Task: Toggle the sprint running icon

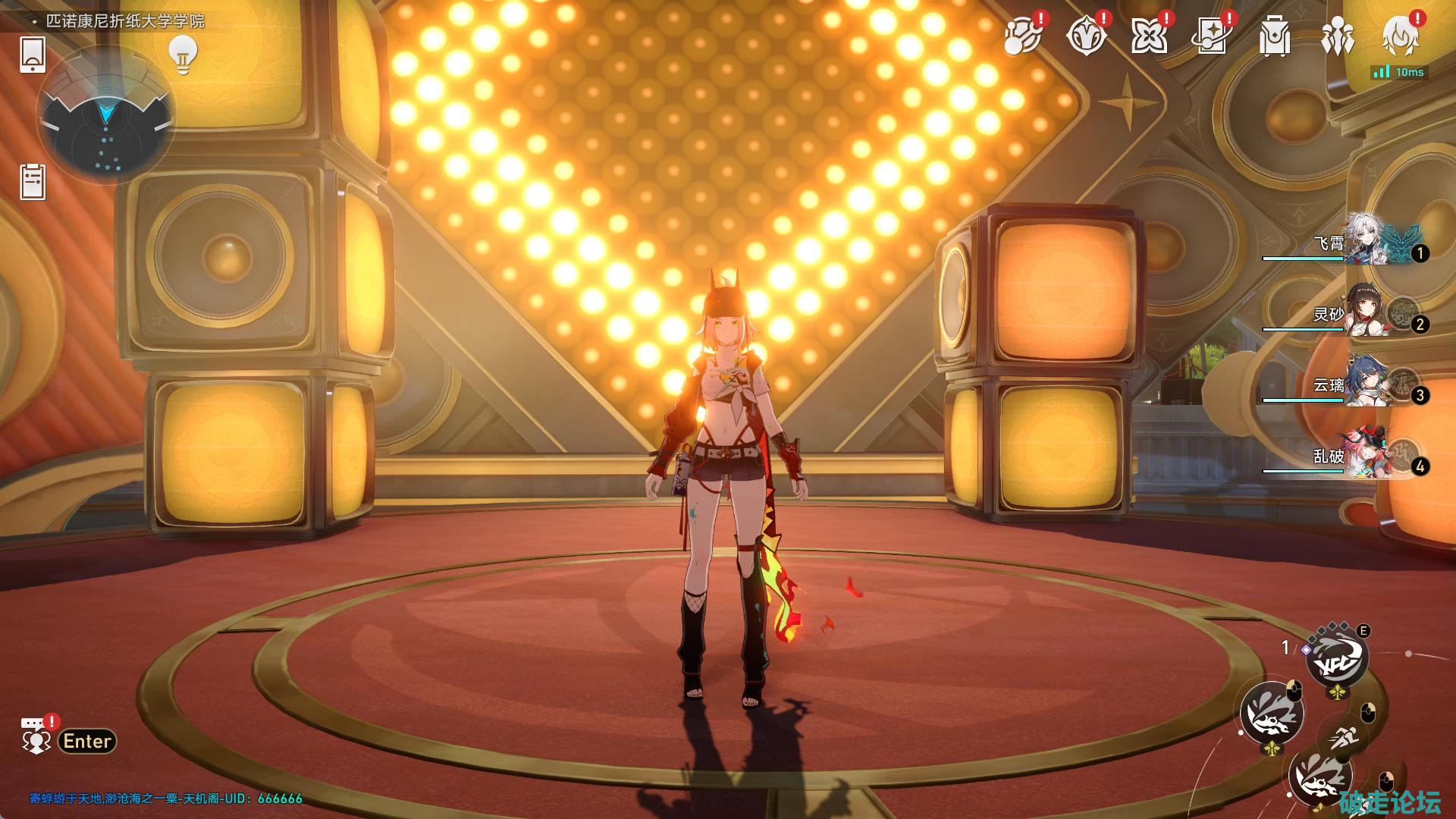Action: (x=1345, y=736)
